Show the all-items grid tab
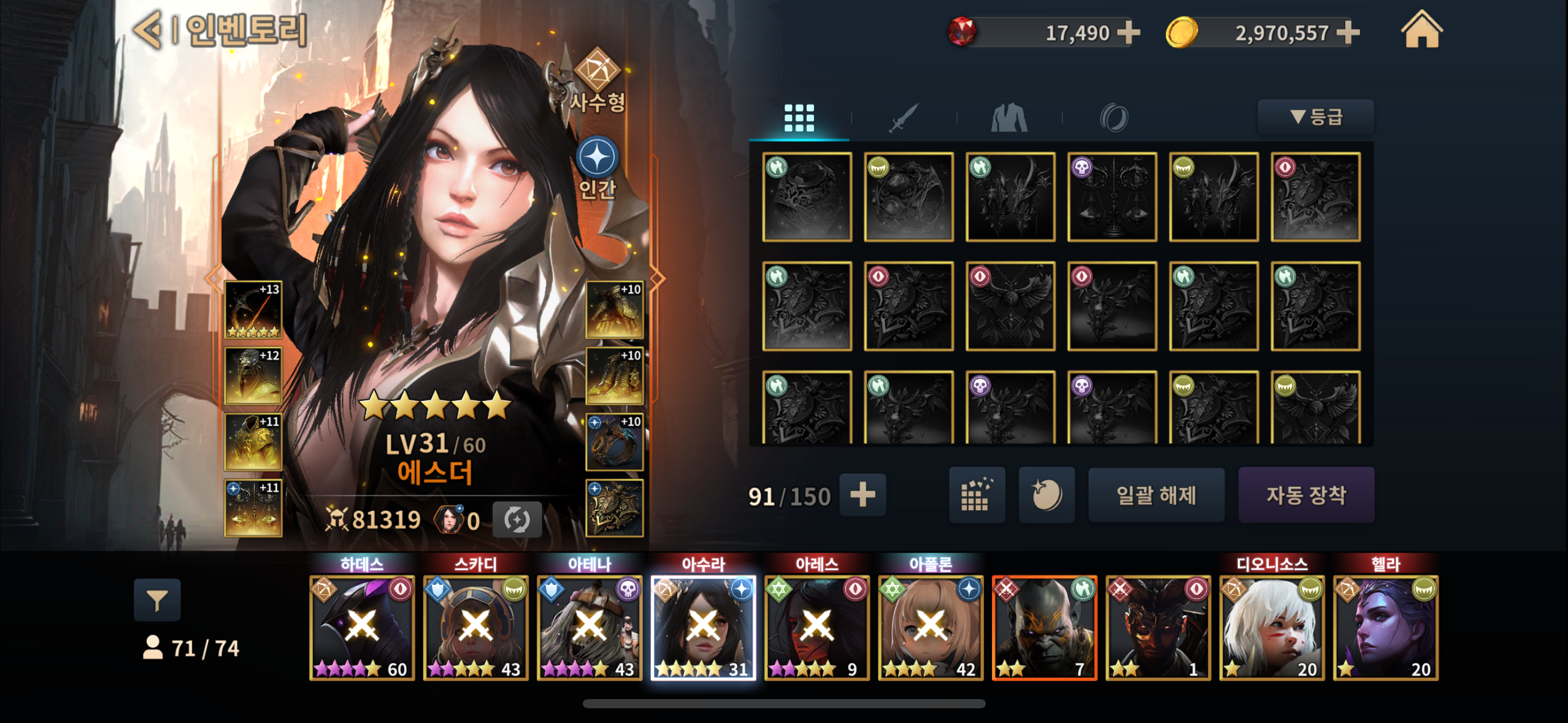 click(x=799, y=117)
